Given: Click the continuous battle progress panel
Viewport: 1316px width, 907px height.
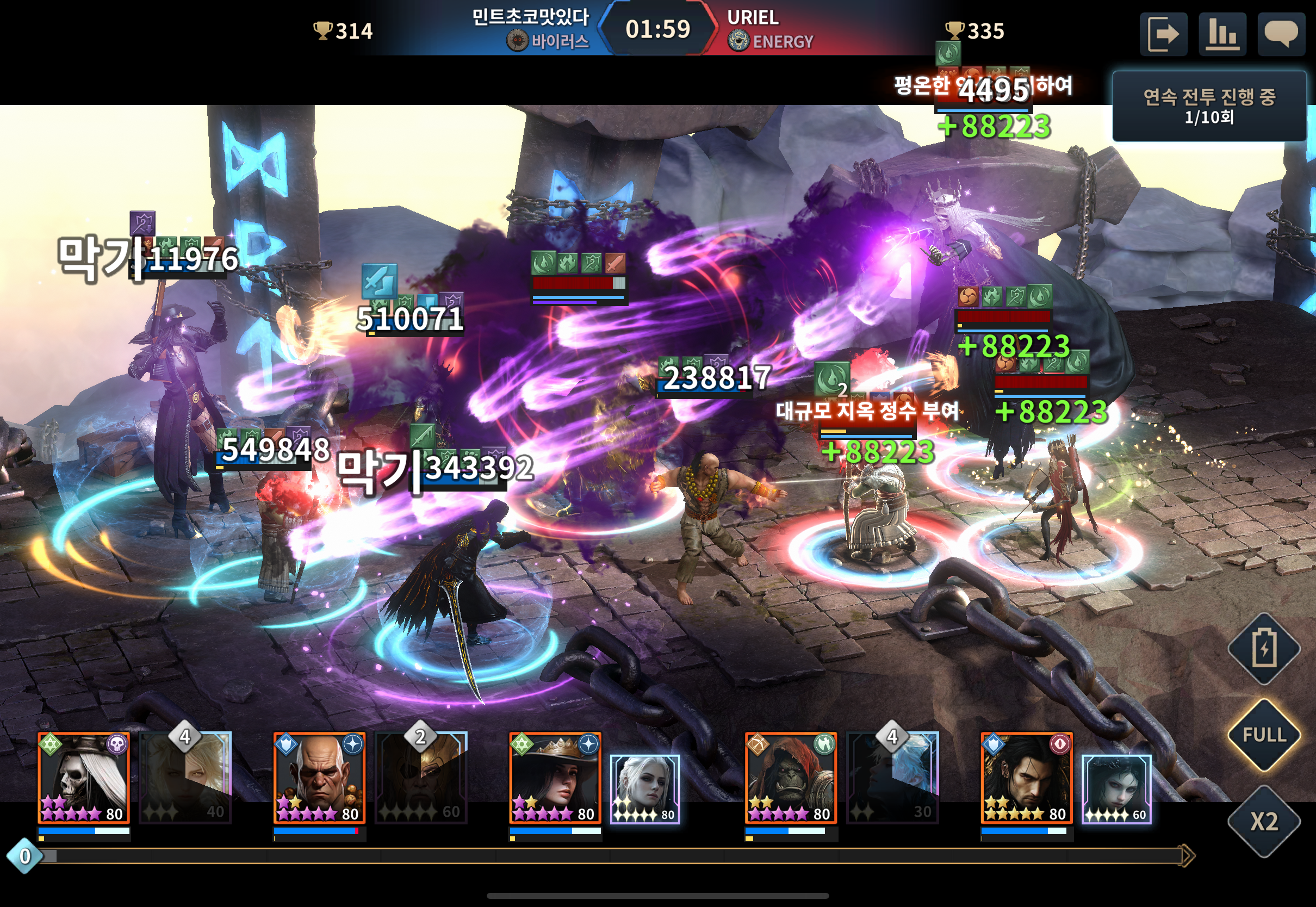Looking at the screenshot, I should 1209,106.
